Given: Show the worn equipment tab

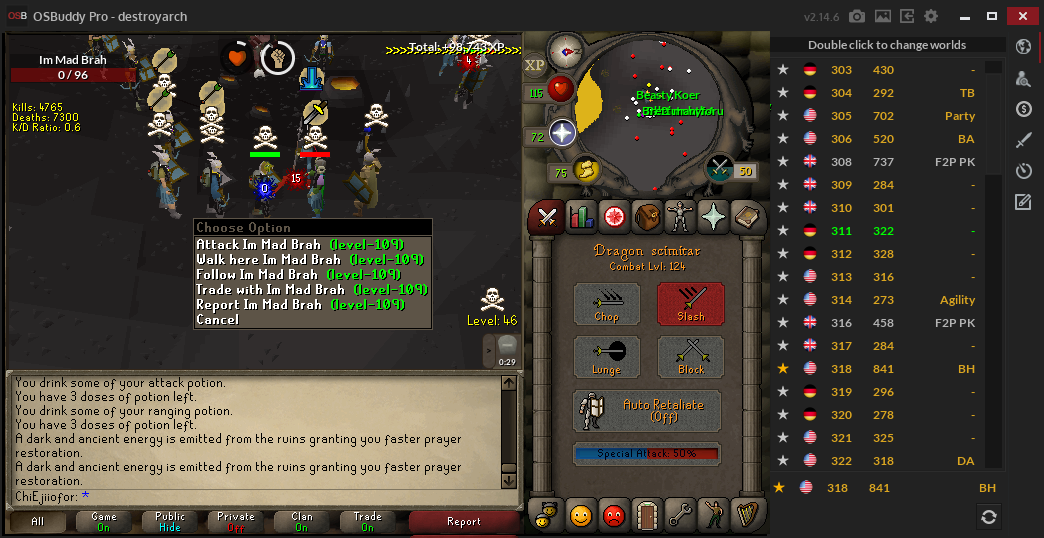Looking at the screenshot, I should 680,215.
